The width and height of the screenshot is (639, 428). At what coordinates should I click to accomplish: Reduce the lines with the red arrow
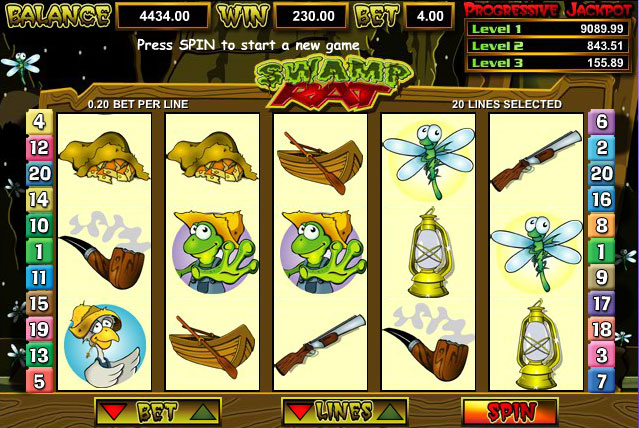tap(300, 411)
